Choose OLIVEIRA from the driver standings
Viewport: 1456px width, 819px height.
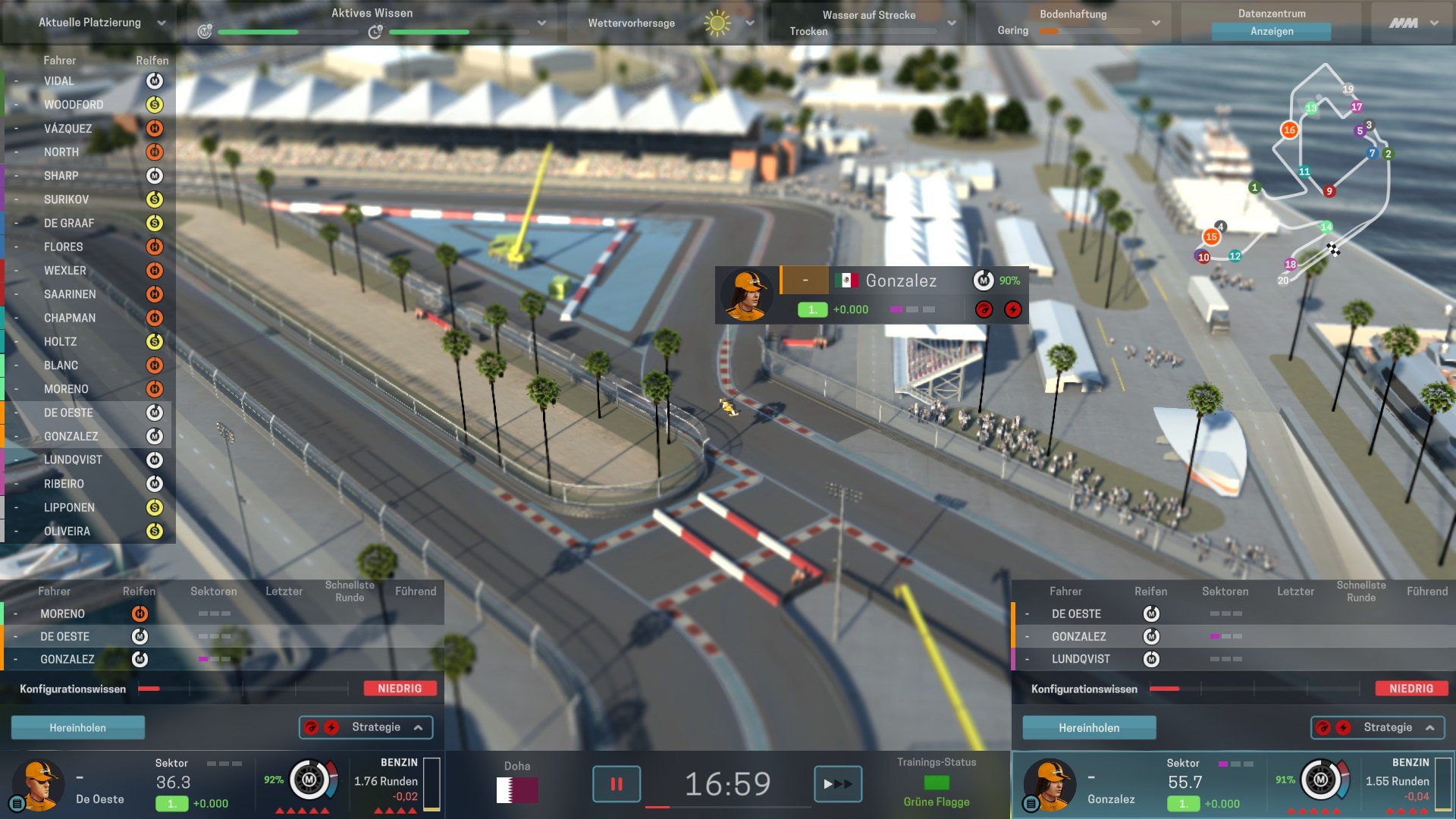[67, 532]
